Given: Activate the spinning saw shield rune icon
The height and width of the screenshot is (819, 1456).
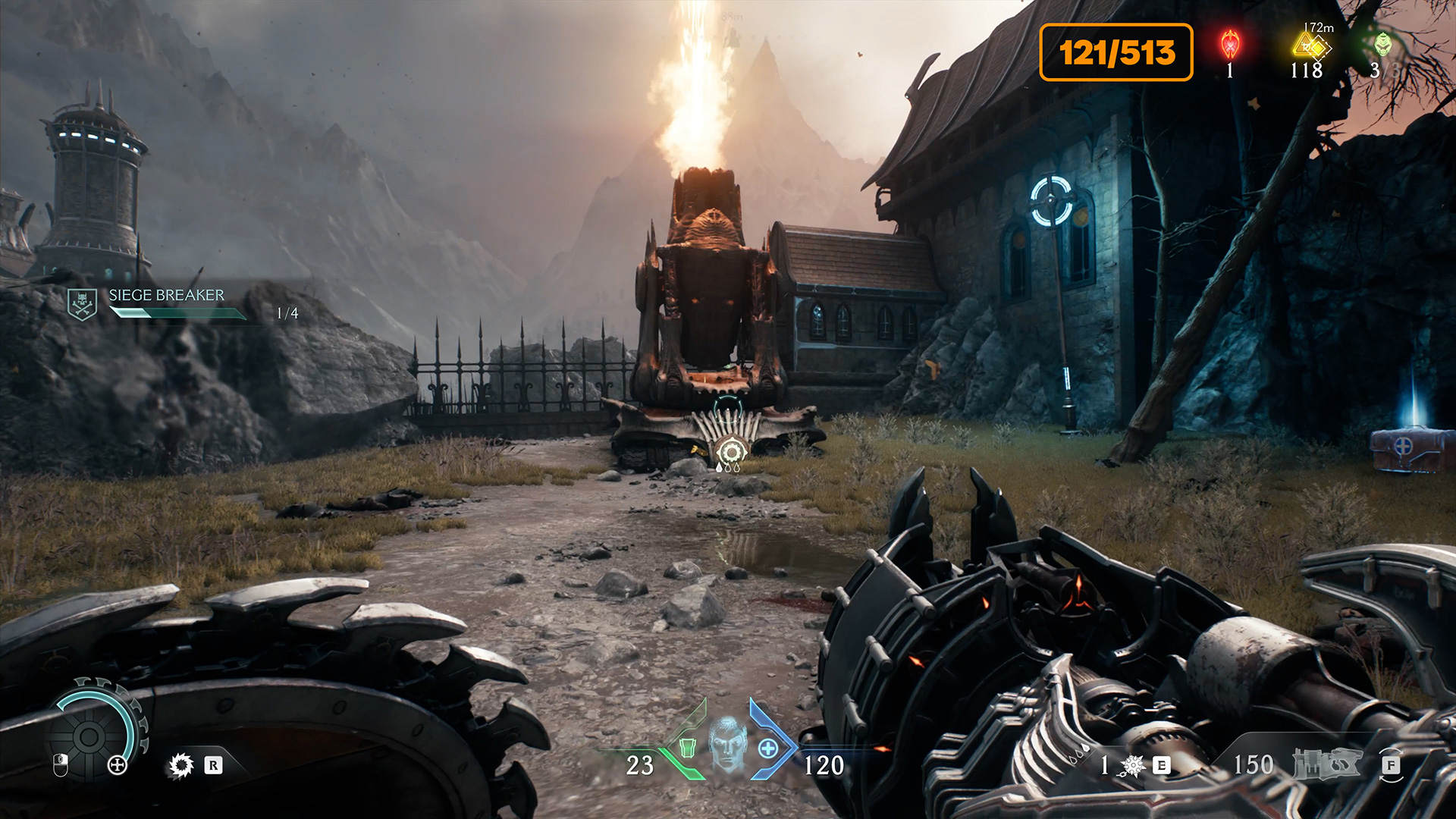Looking at the screenshot, I should pyautogui.click(x=181, y=765).
